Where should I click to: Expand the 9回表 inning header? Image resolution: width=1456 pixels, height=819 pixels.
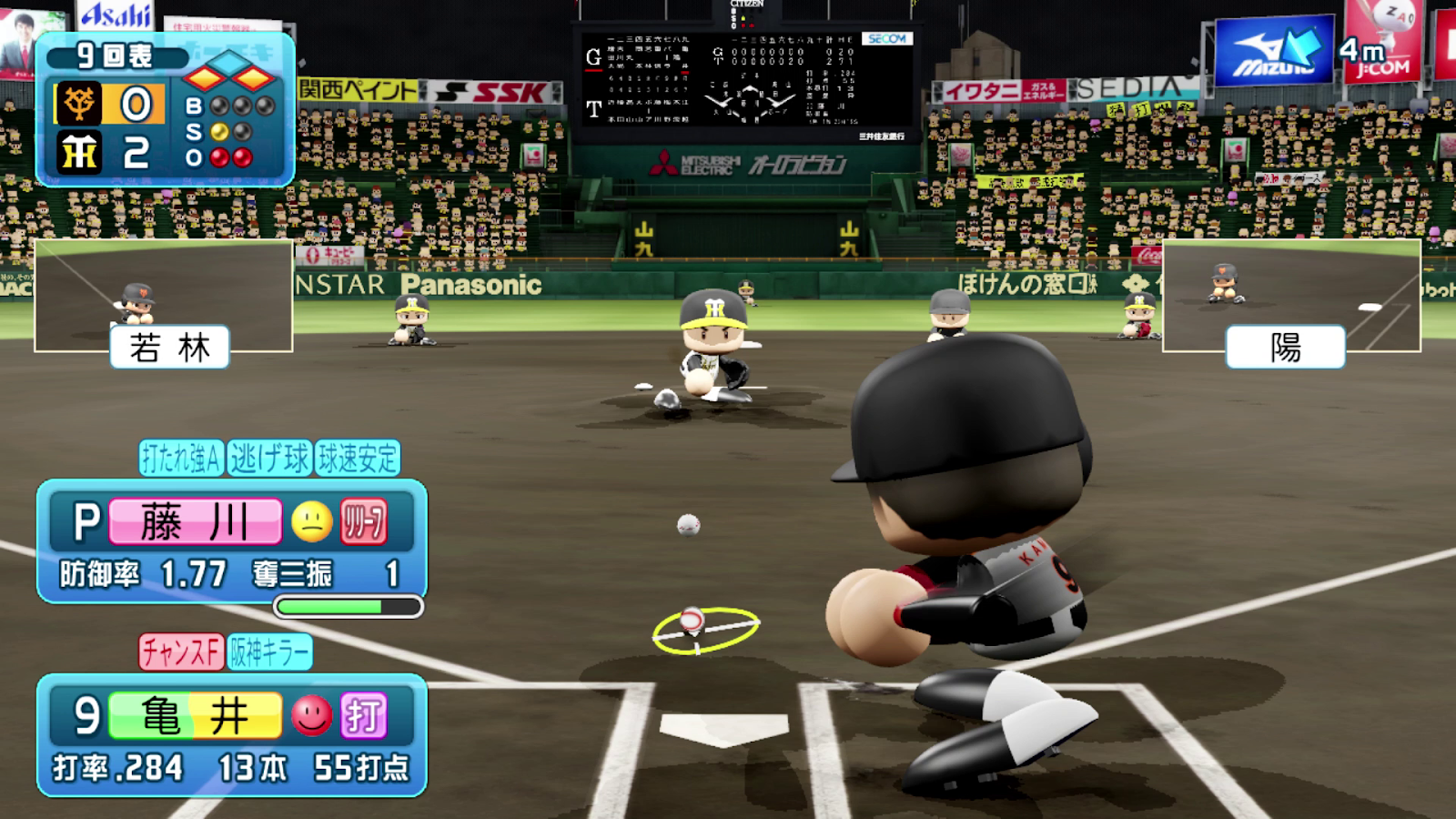(112, 55)
